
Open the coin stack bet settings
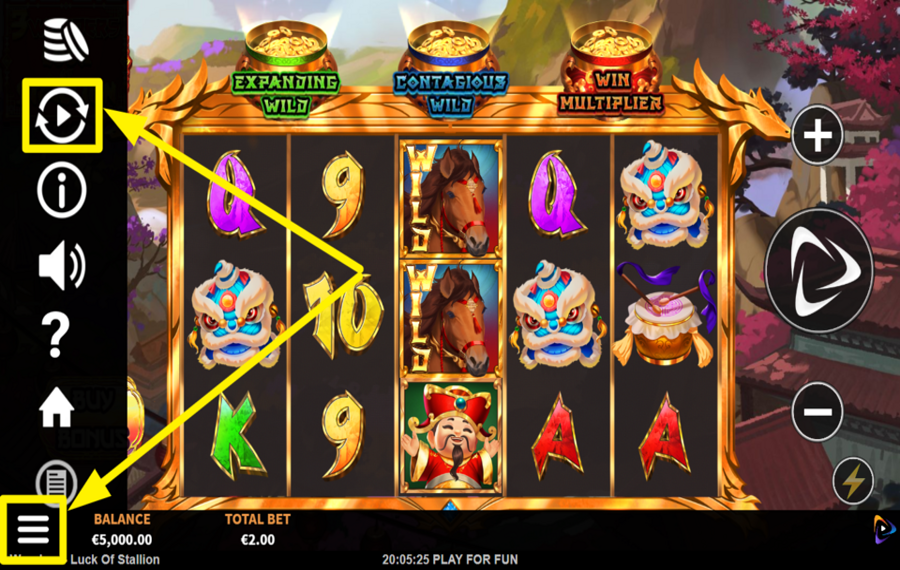click(x=65, y=40)
